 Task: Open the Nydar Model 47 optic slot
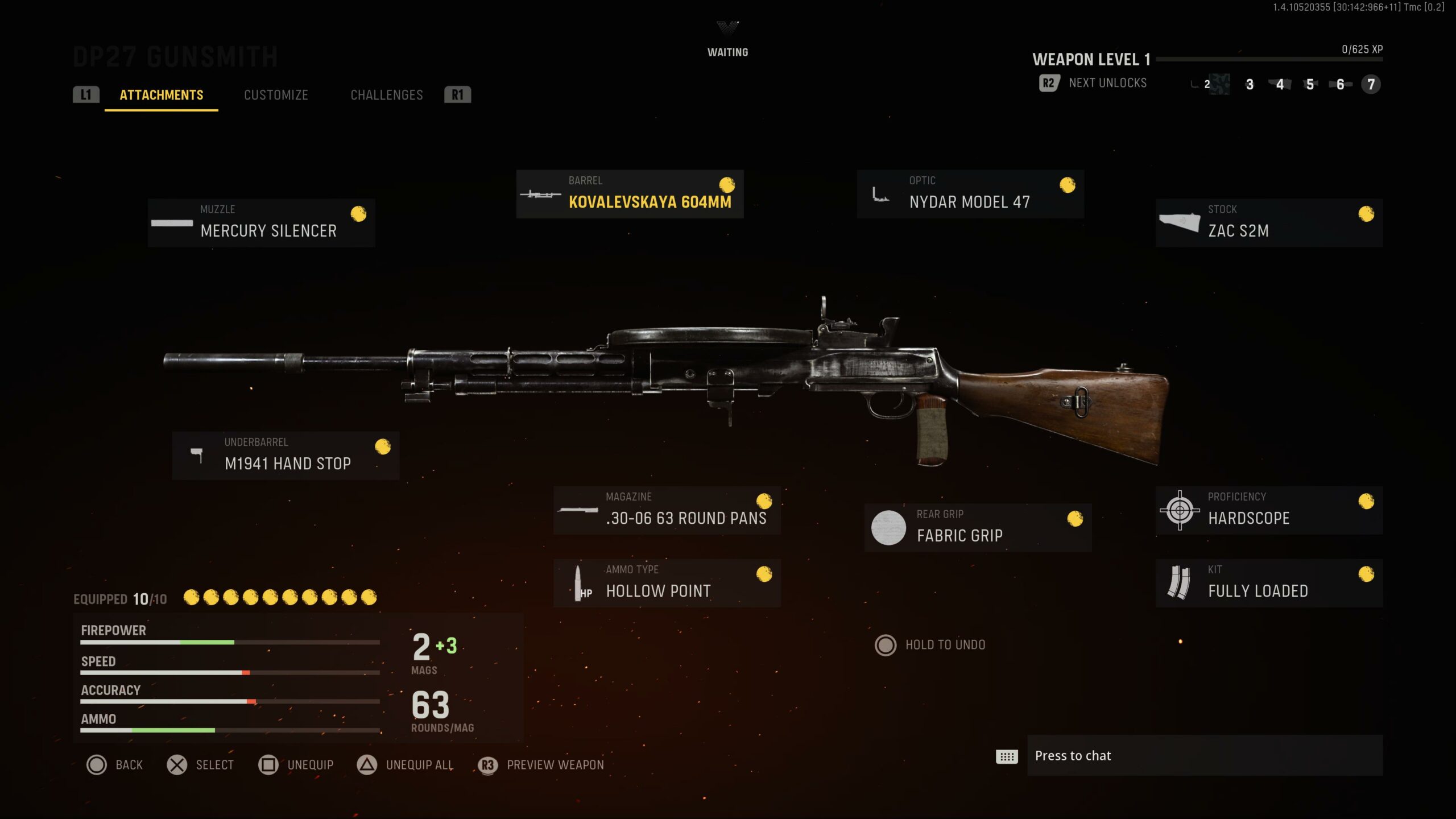(x=970, y=194)
